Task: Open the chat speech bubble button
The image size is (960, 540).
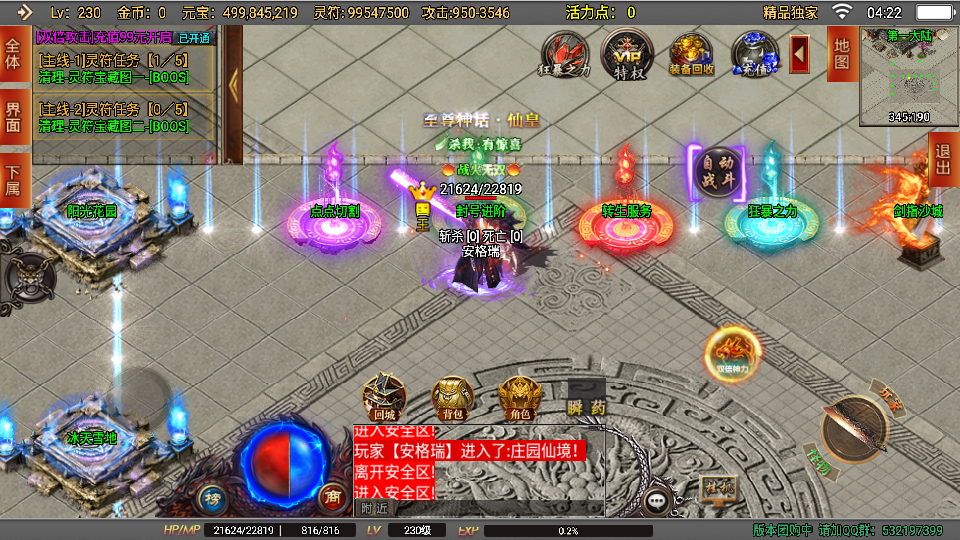Action: tap(657, 500)
